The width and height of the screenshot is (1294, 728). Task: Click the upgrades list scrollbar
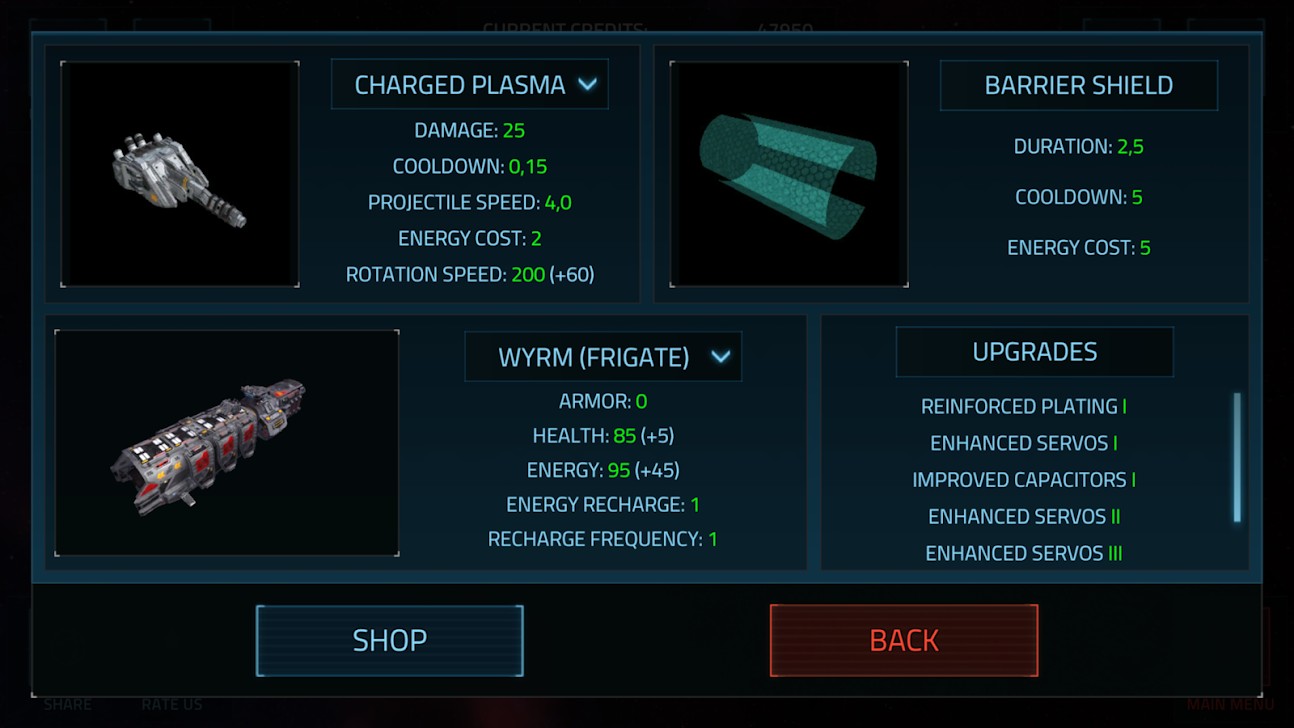click(1237, 457)
